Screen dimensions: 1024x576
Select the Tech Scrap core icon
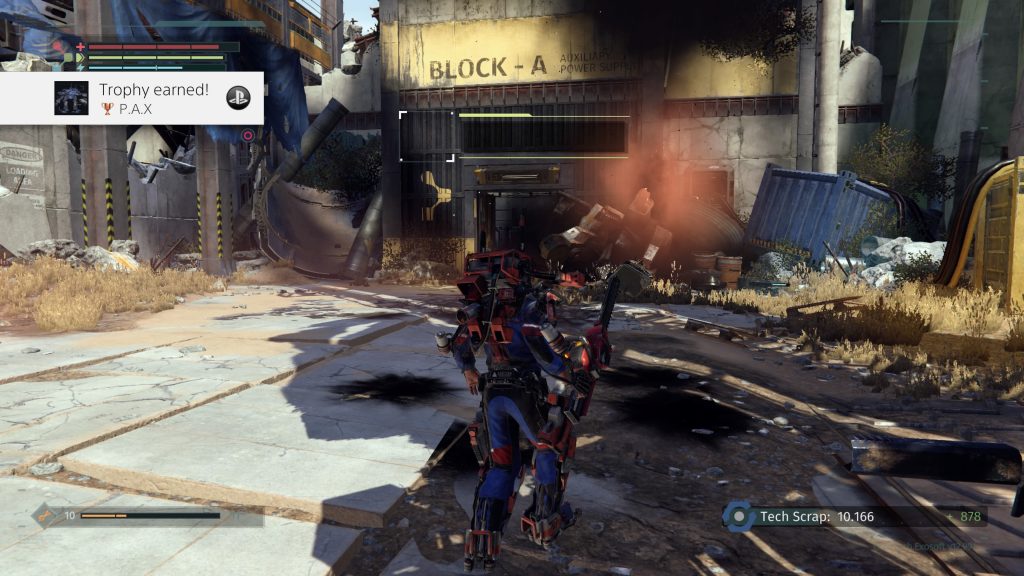click(738, 516)
